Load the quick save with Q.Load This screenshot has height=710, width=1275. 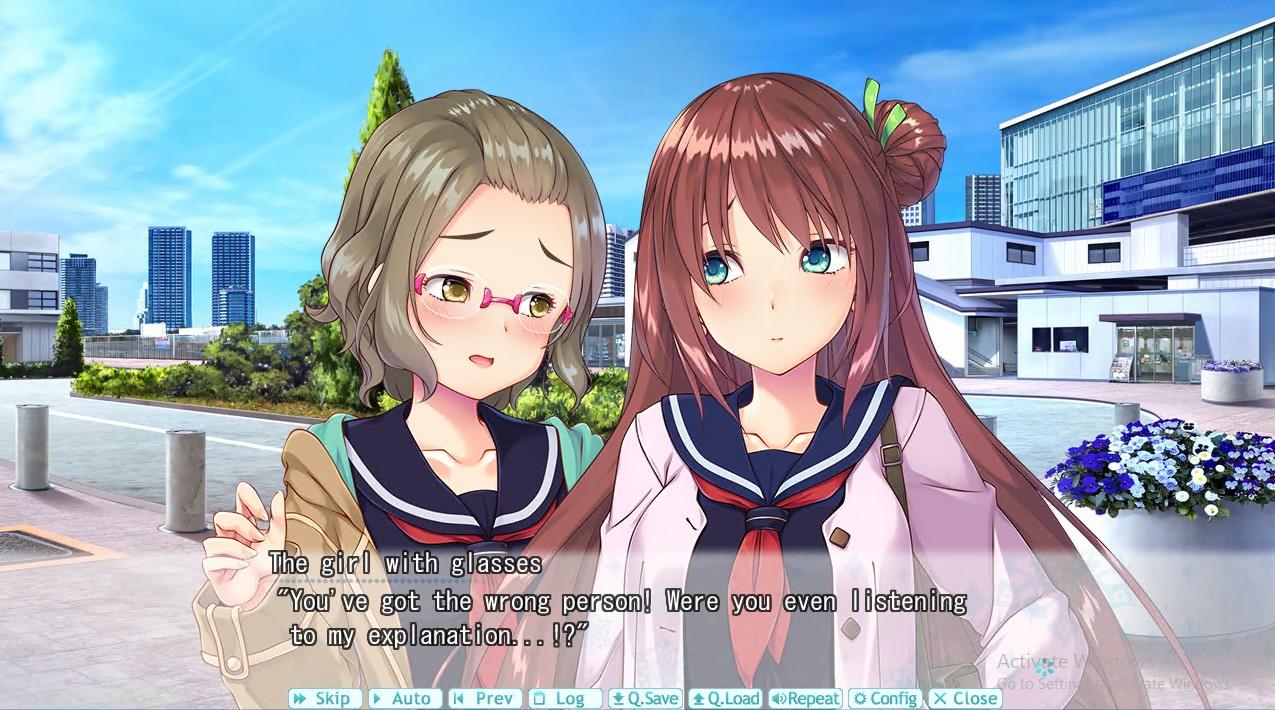(x=725, y=699)
